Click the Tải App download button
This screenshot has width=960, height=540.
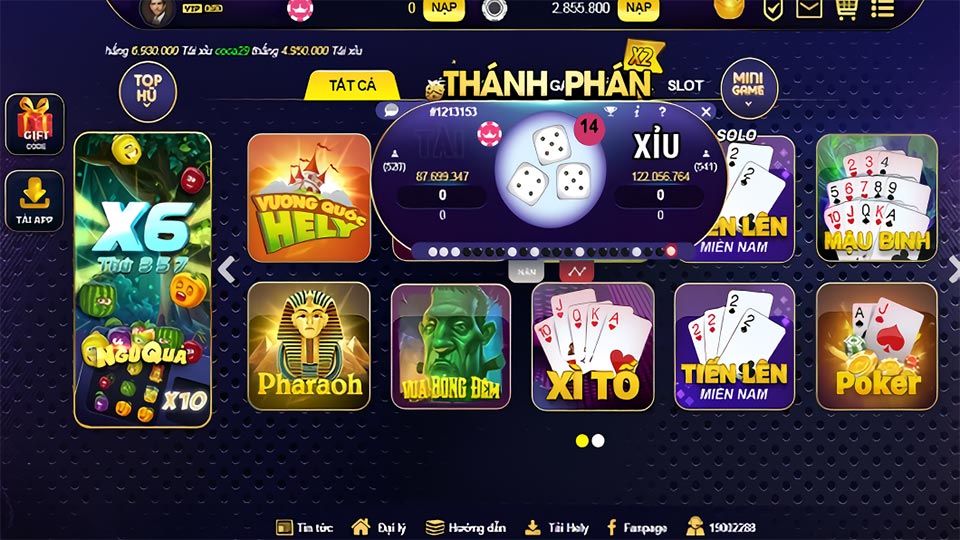pos(34,201)
